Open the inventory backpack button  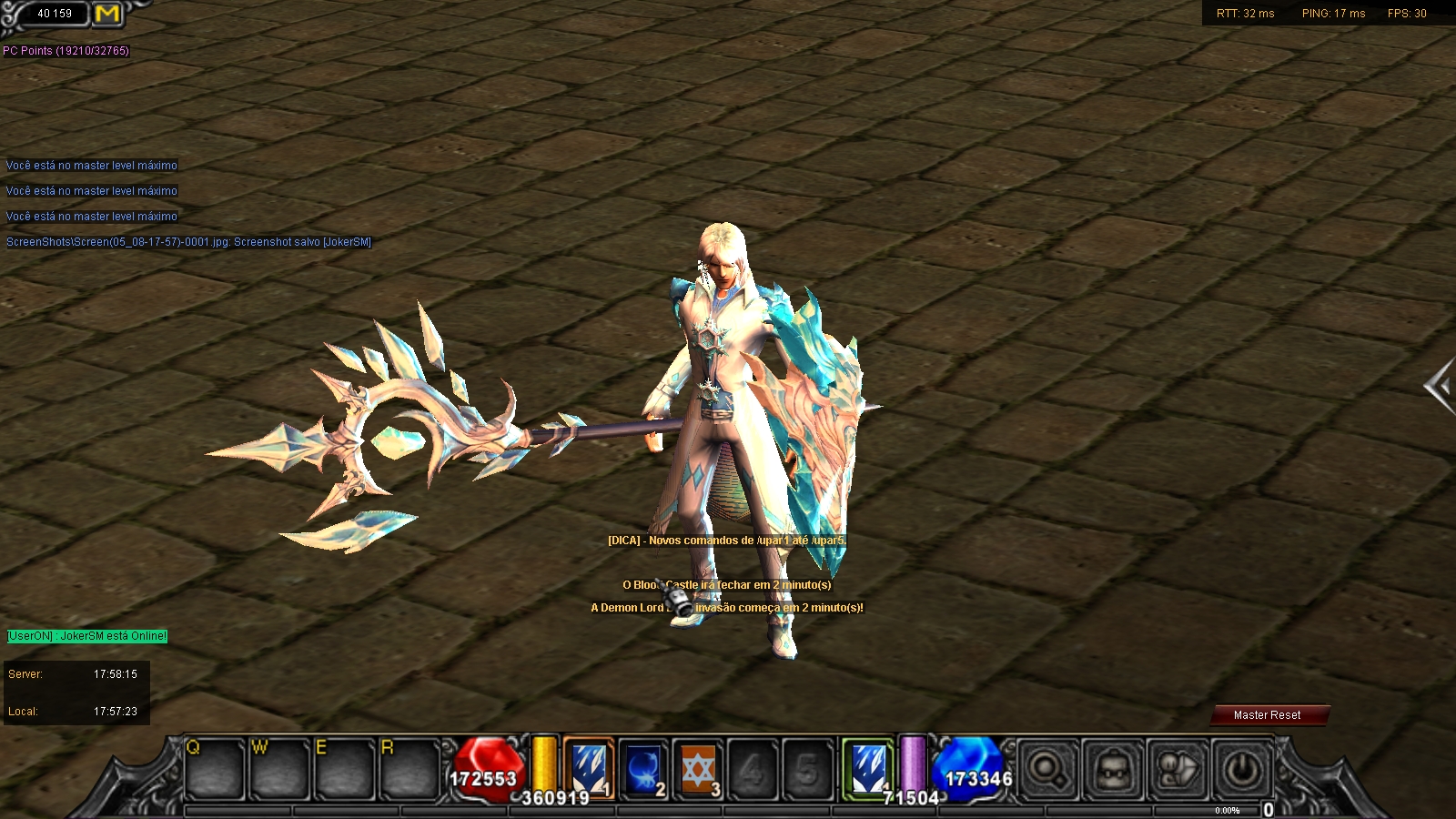point(1112,771)
